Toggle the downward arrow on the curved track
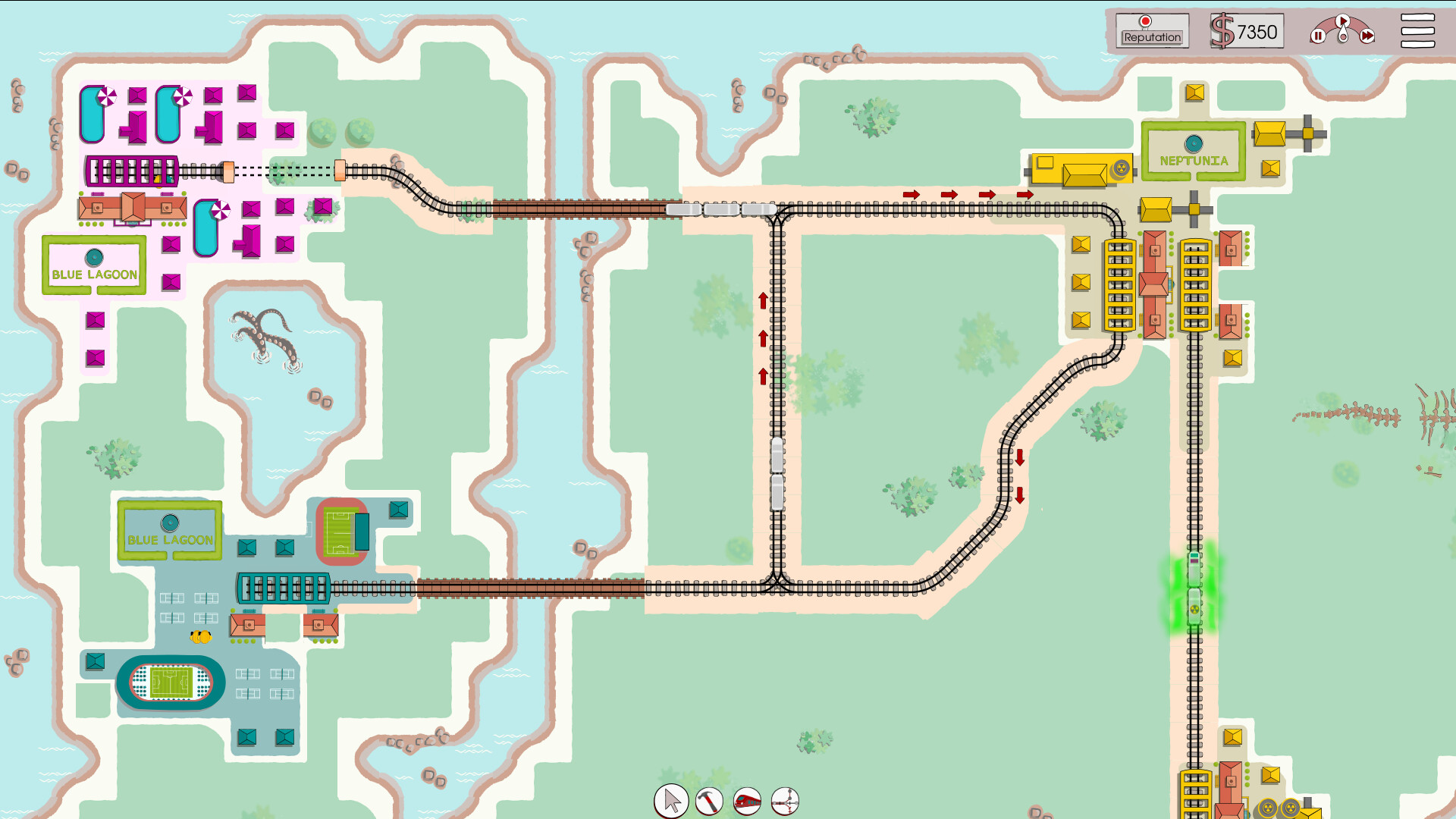Viewport: 1456px width, 819px height. click(x=1021, y=457)
